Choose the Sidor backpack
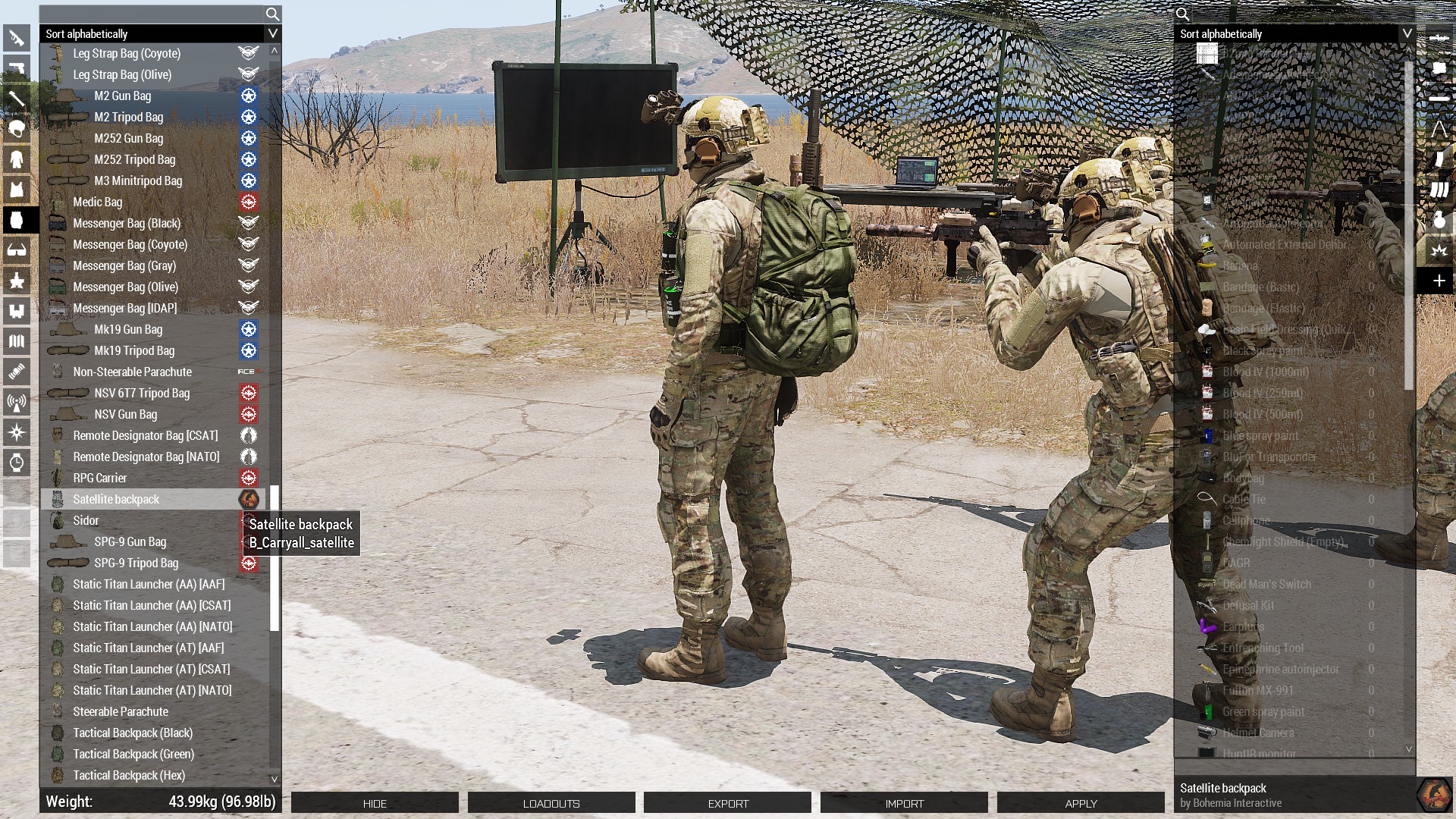 point(86,520)
